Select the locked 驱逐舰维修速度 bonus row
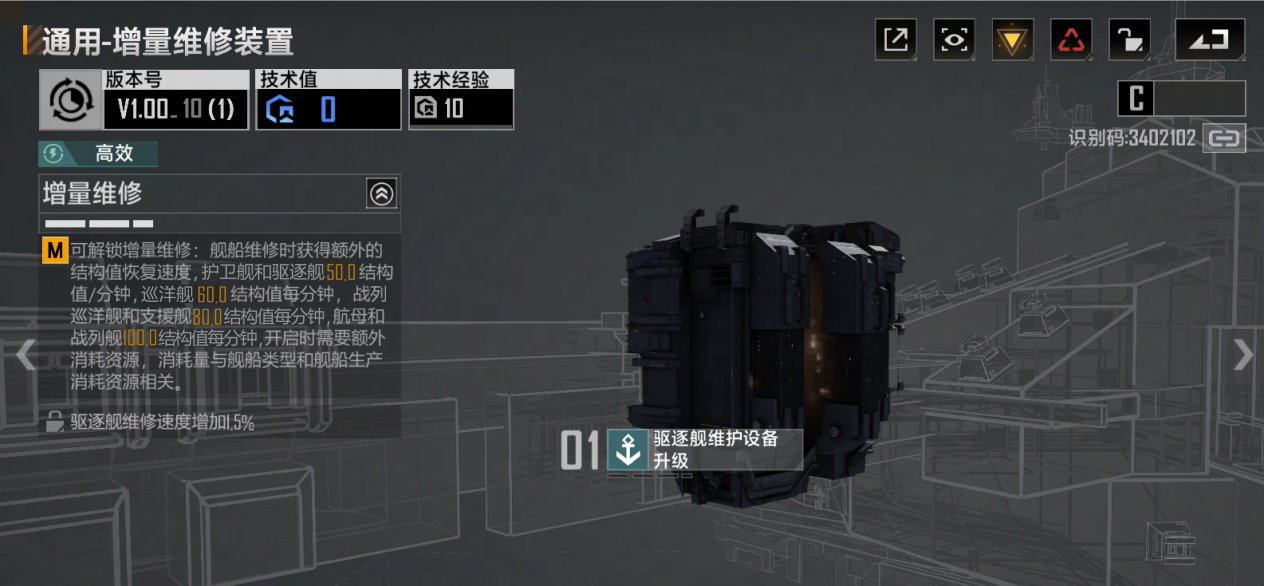This screenshot has height=586, width=1264. [150, 423]
